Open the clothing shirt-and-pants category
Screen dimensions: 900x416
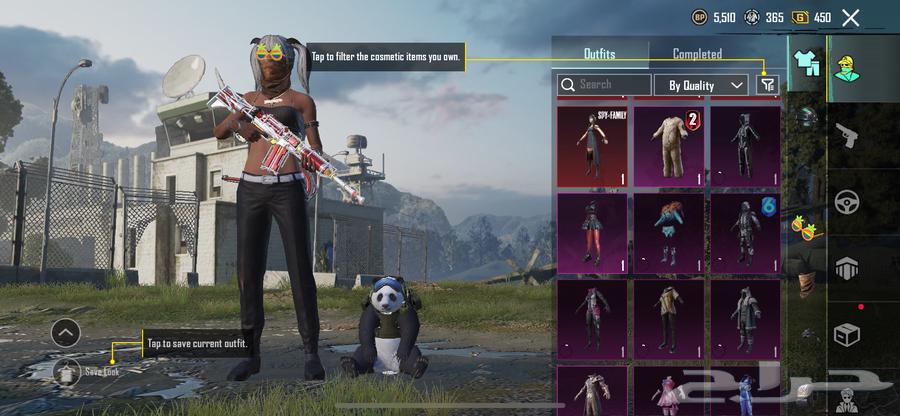(x=806, y=62)
